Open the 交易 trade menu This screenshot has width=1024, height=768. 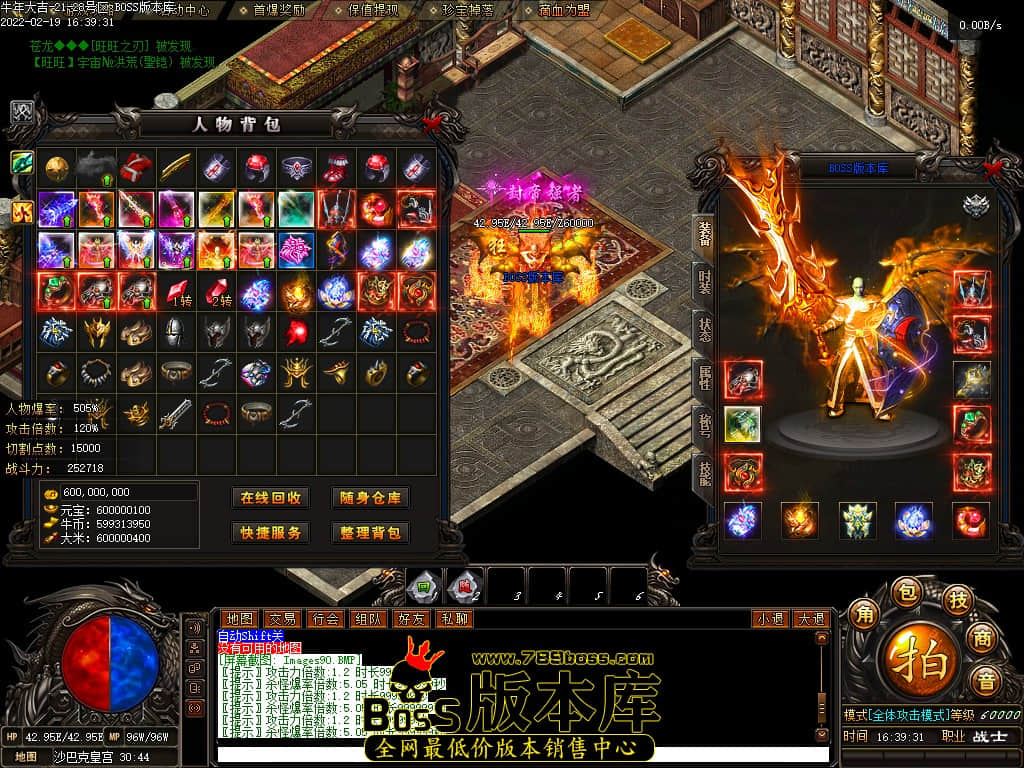(x=282, y=619)
